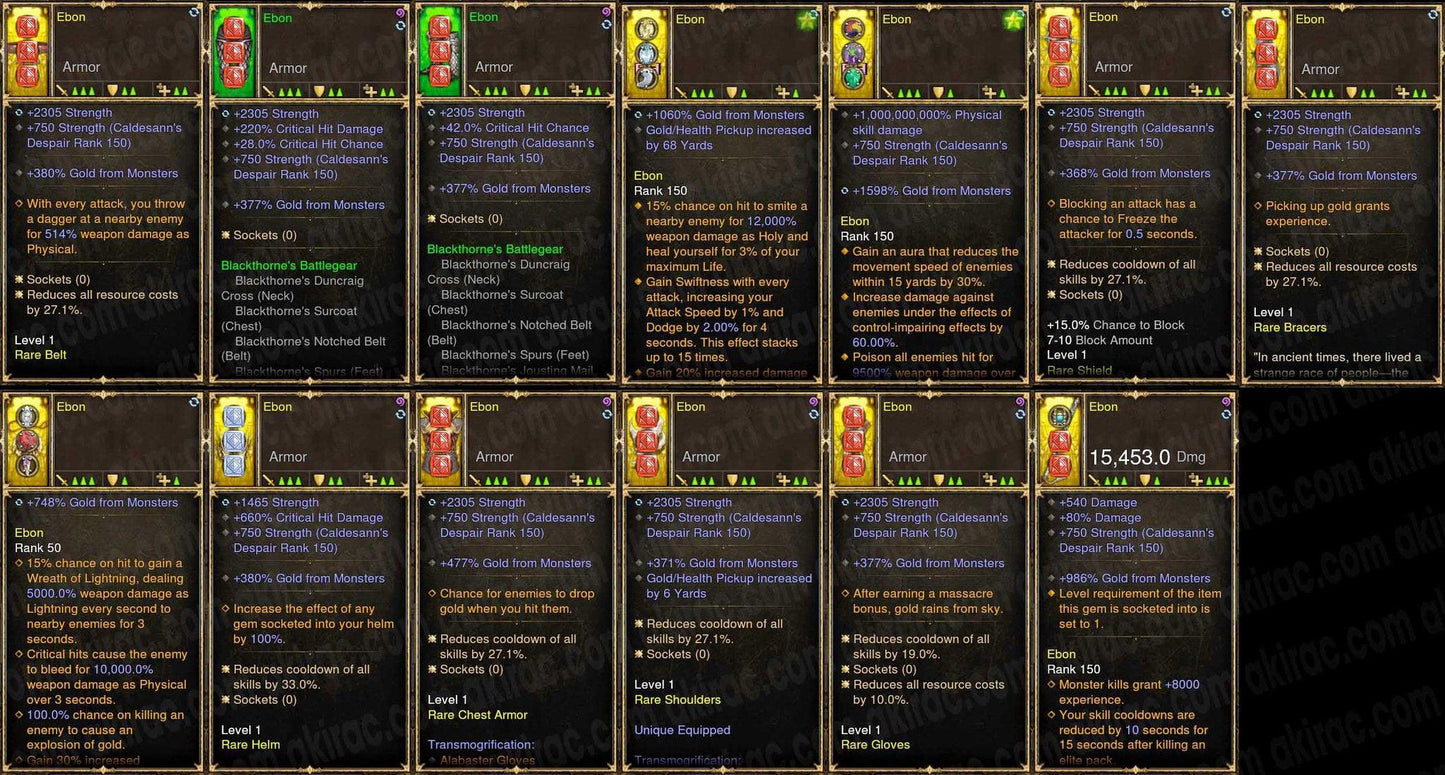Click the Rare Shield item artwork thumbnail
Screen dimensions: 1445x775
point(1060,48)
